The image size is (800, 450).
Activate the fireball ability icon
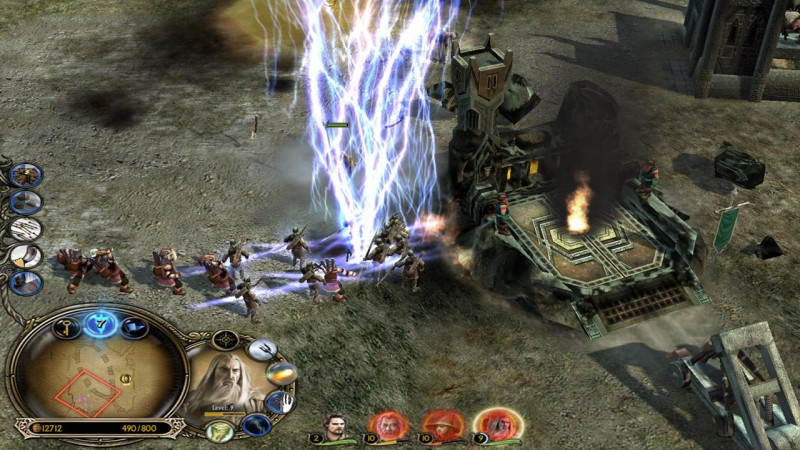pyautogui.click(x=279, y=374)
